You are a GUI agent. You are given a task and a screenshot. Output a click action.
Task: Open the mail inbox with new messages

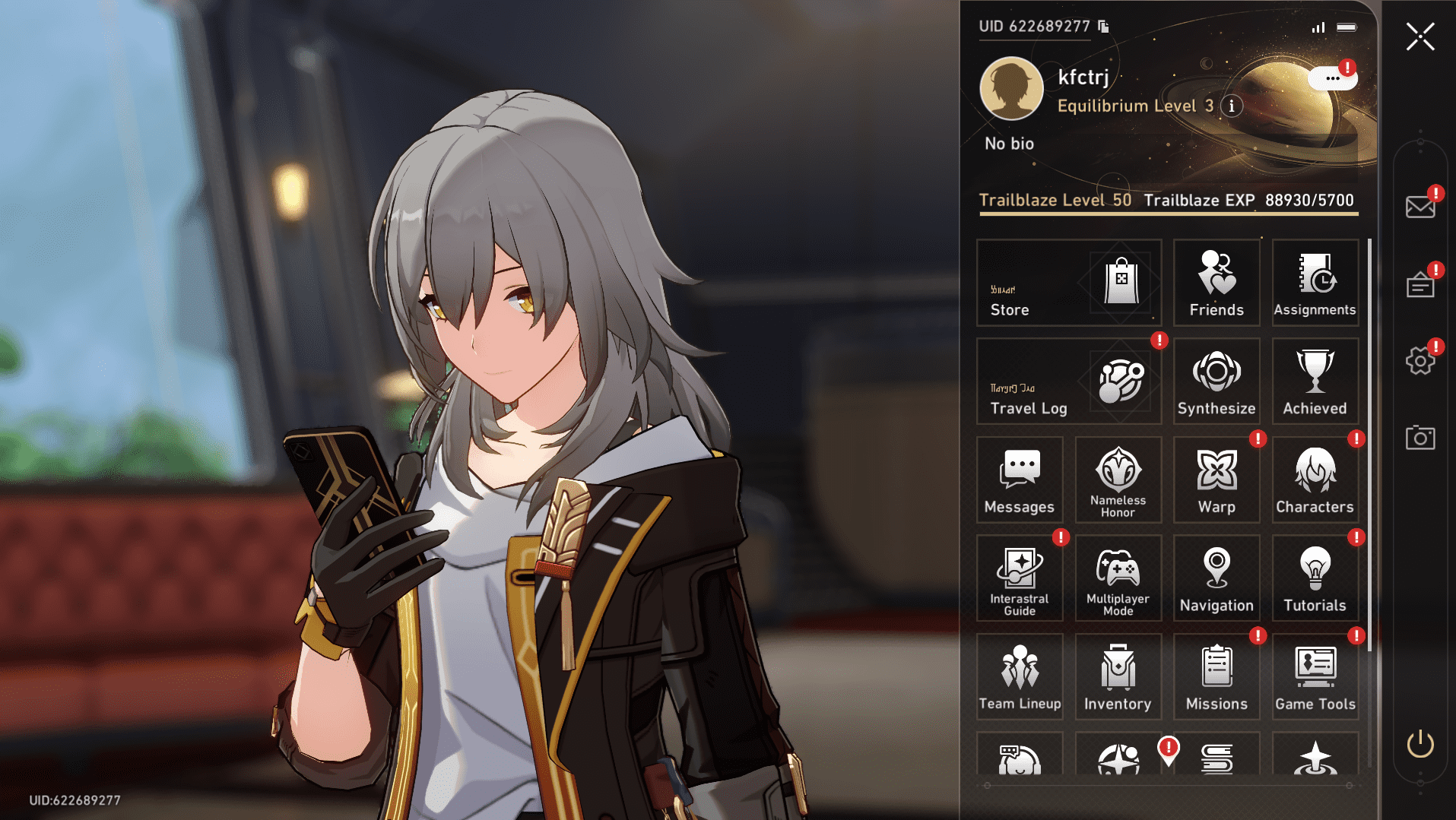[1420, 205]
